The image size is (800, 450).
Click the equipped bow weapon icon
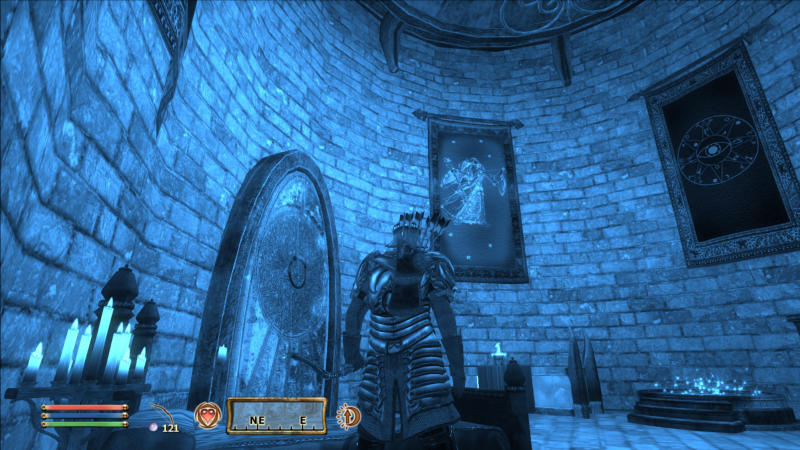pyautogui.click(x=166, y=411)
